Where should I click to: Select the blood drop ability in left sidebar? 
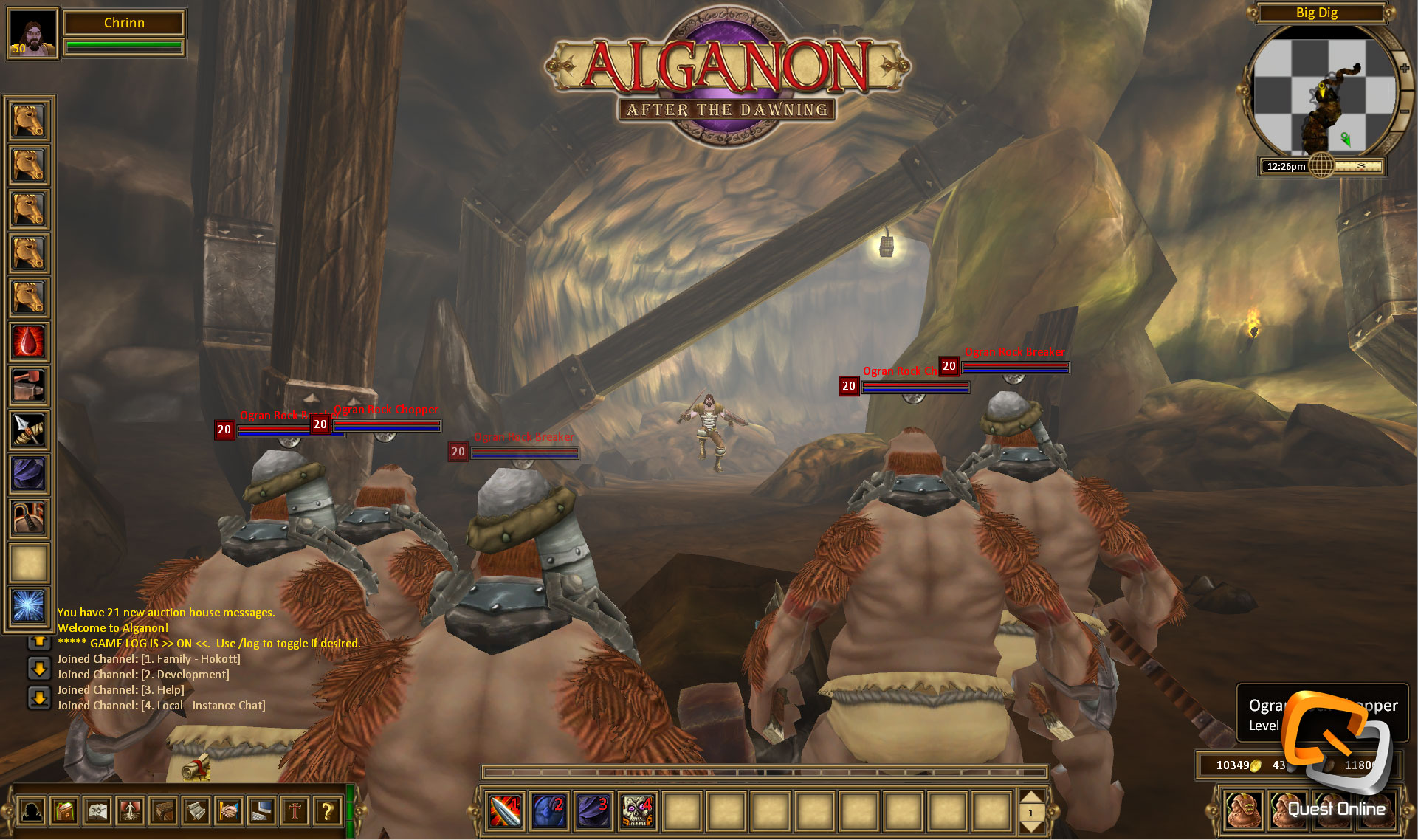point(28,342)
